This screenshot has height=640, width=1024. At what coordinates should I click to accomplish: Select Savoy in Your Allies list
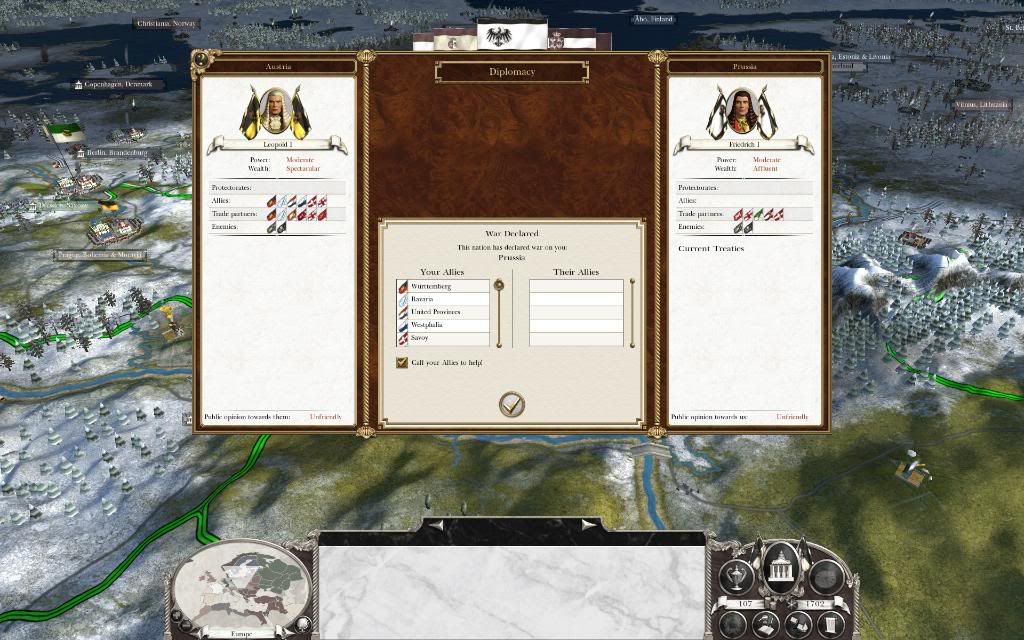click(443, 338)
